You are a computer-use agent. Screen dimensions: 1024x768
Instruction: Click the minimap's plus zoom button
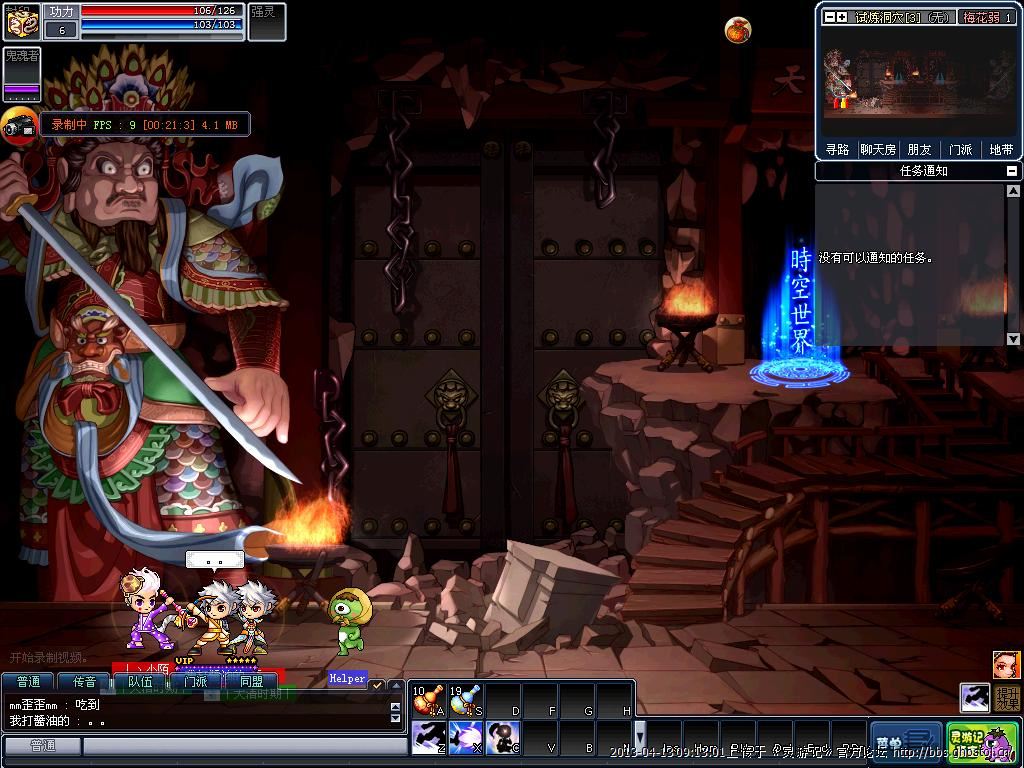tap(842, 17)
